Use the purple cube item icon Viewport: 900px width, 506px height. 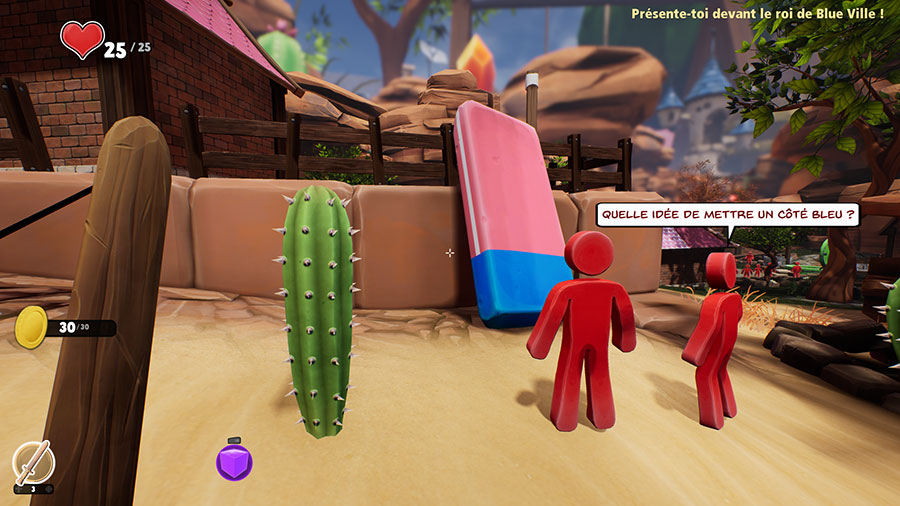(x=235, y=461)
